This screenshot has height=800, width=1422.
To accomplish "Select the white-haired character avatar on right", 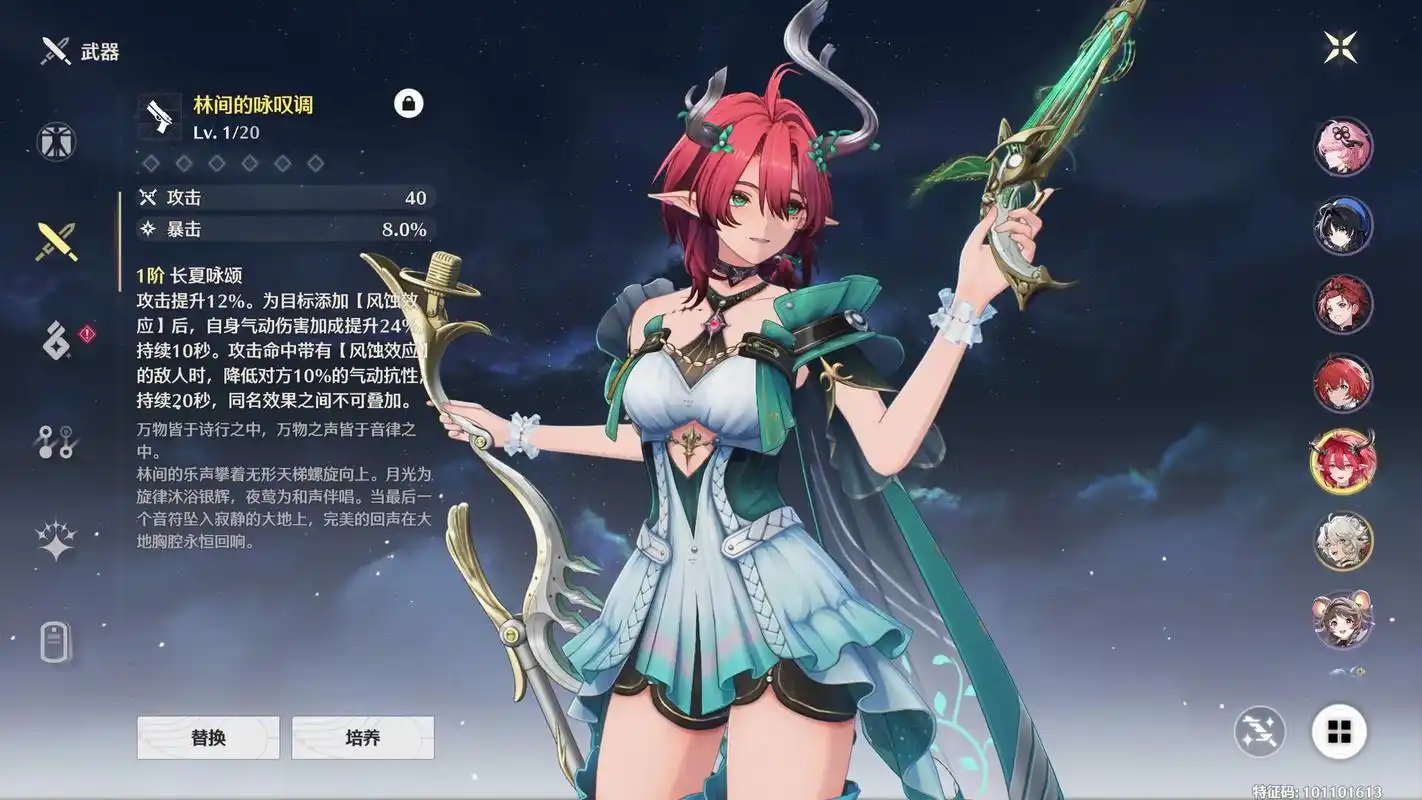I will [x=1343, y=540].
